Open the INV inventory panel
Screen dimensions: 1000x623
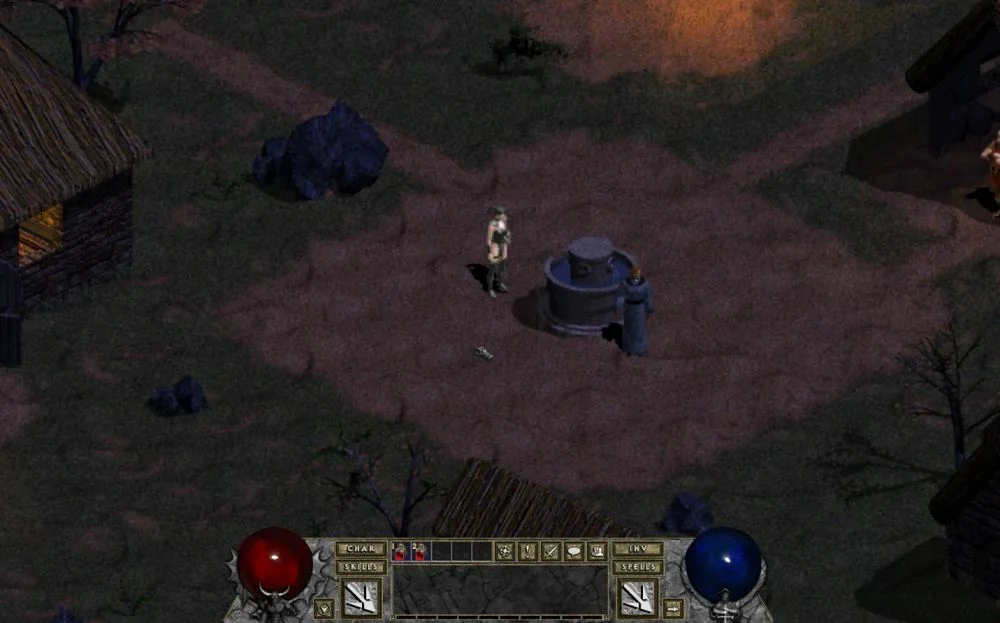(x=637, y=549)
